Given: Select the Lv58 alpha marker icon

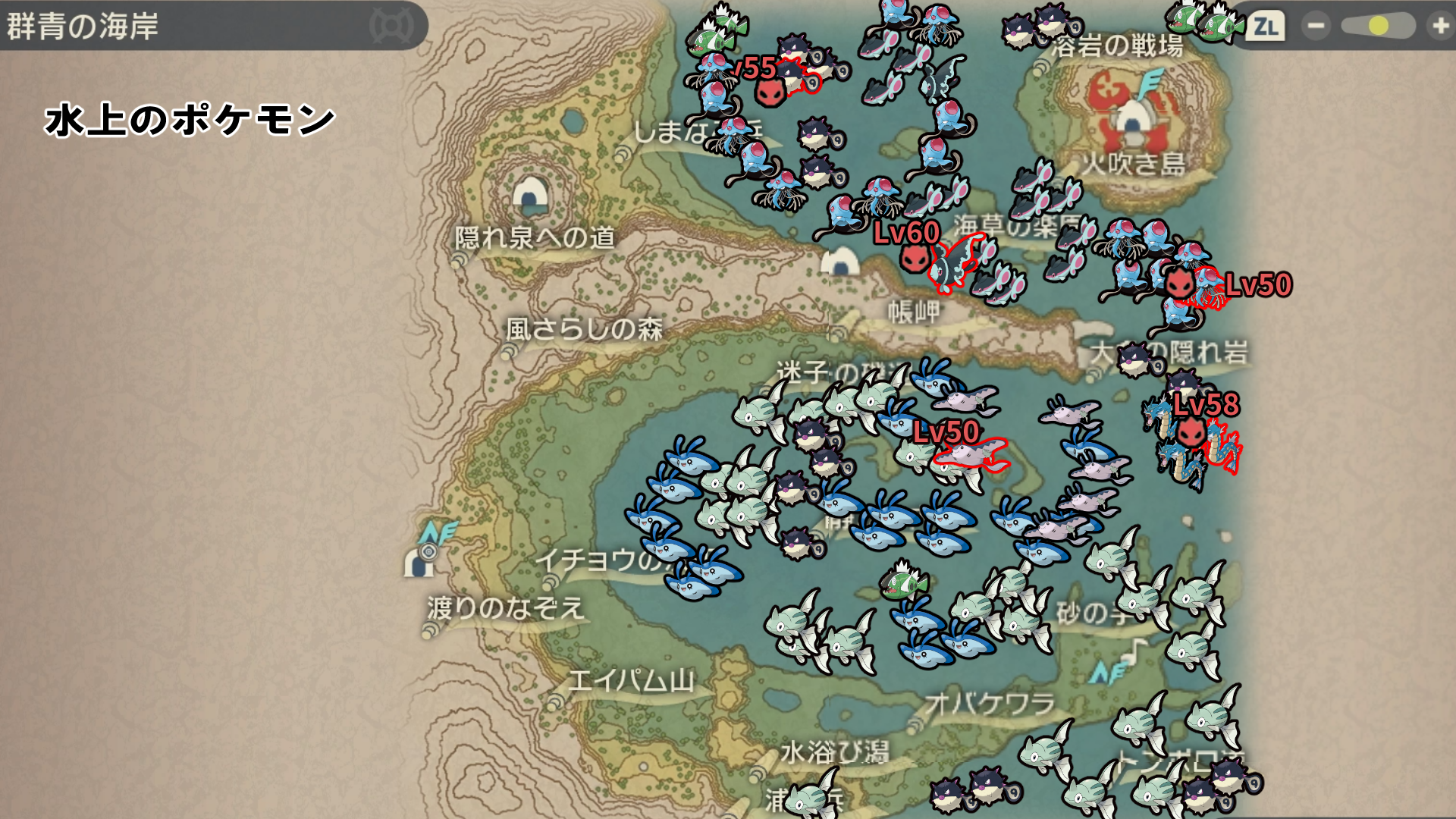Looking at the screenshot, I should pos(1191,433).
